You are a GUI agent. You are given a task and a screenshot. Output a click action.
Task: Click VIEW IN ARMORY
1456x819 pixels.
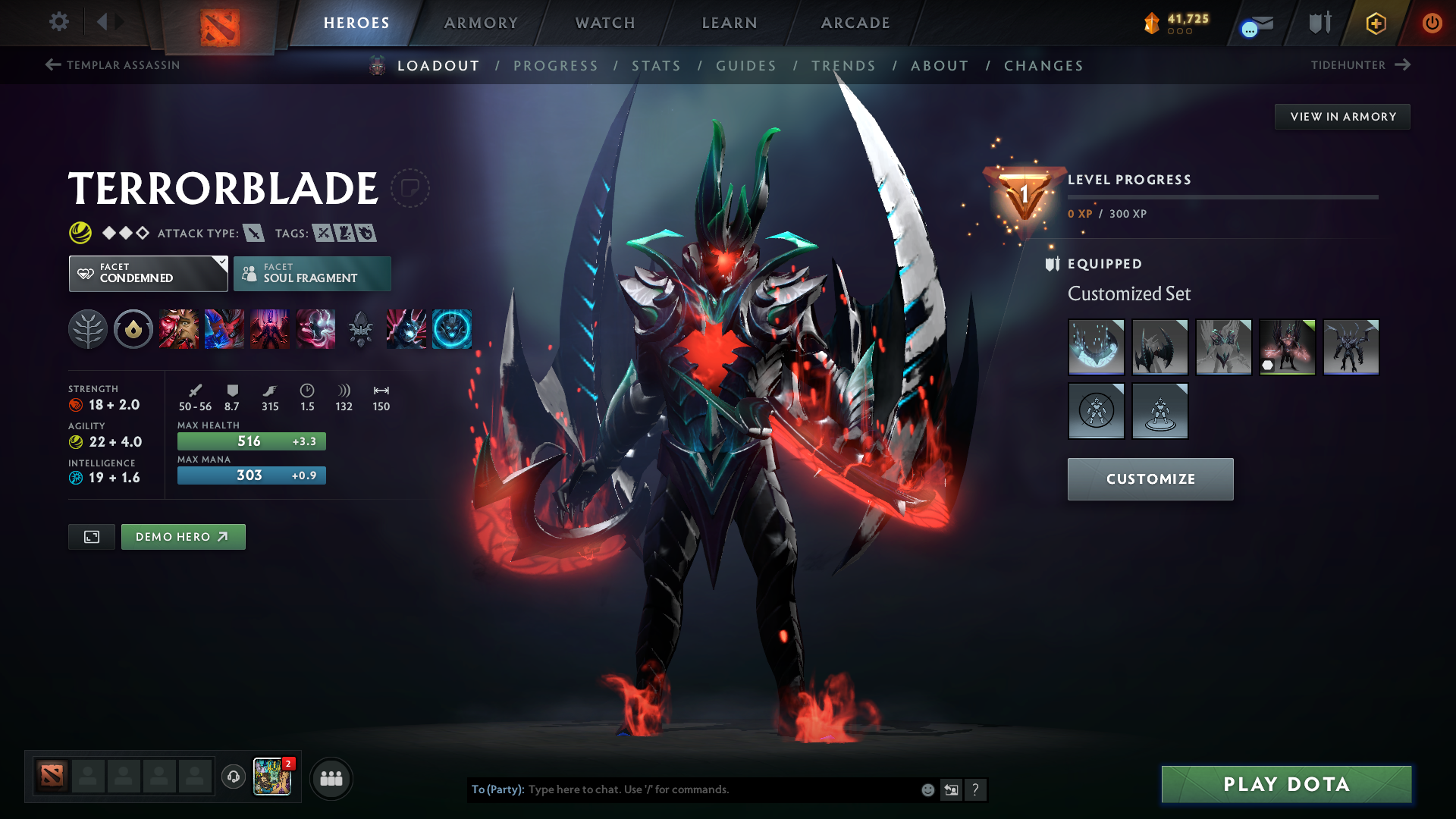point(1342,116)
